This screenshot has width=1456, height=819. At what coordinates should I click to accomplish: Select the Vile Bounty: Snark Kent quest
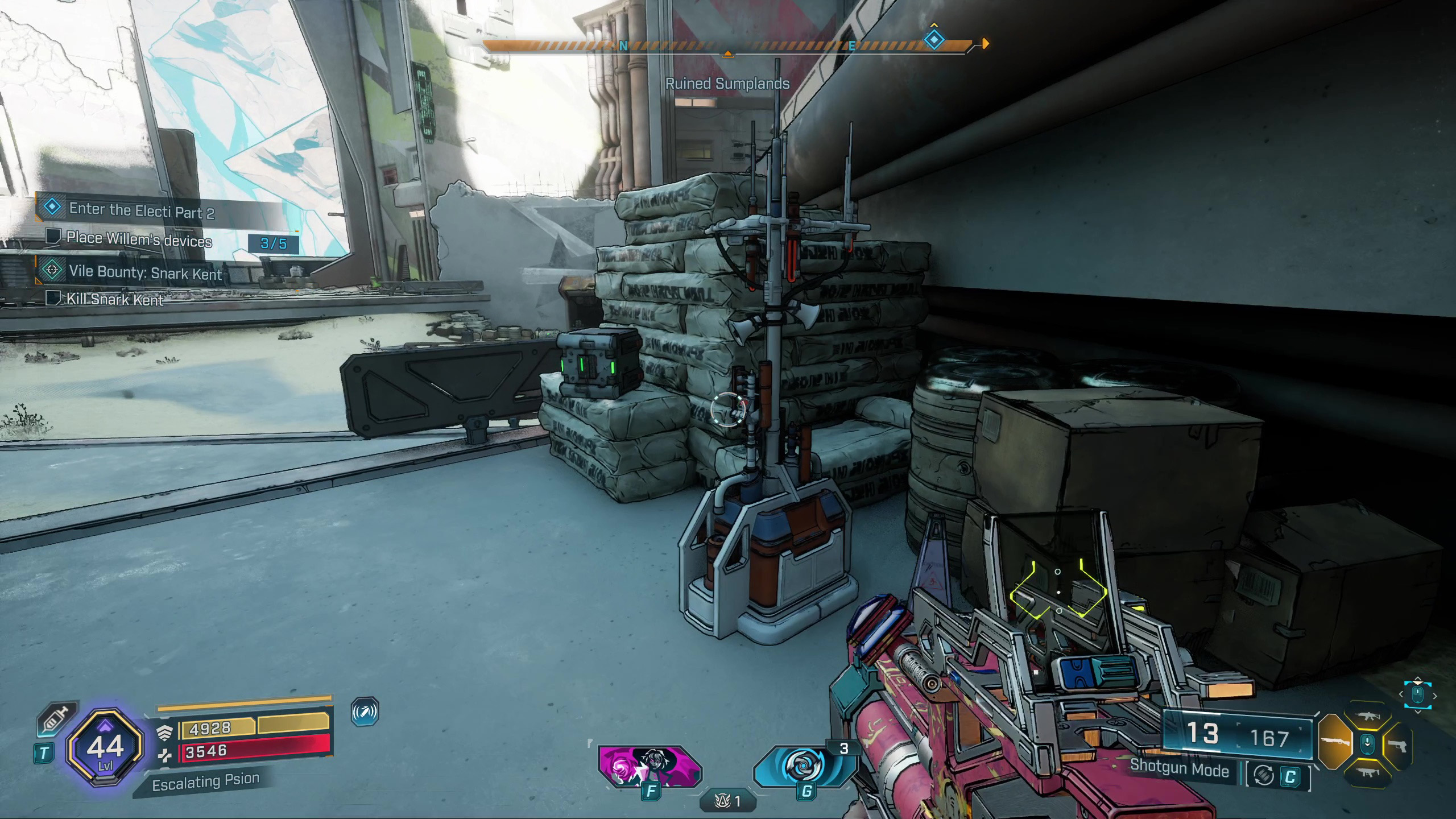pos(145,272)
